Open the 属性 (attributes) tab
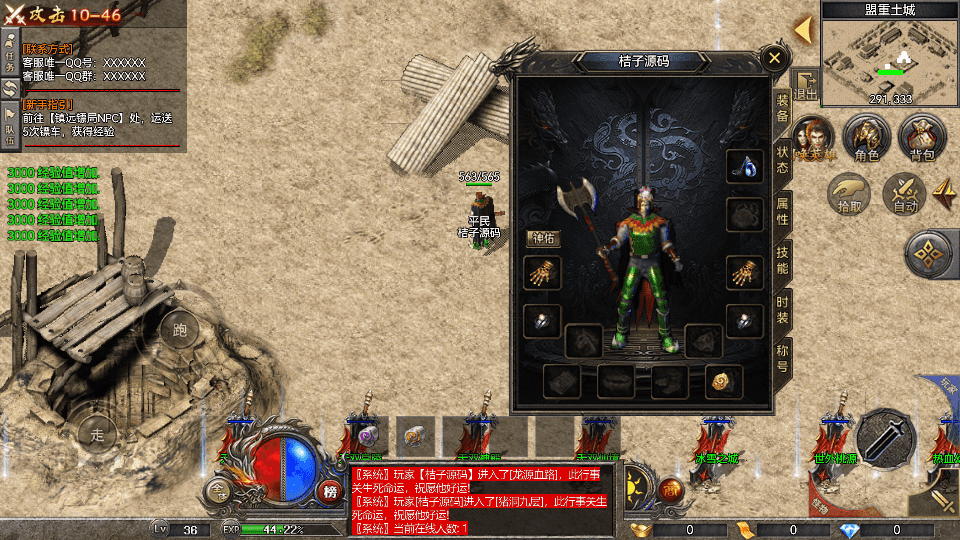This screenshot has height=540, width=960. point(783,210)
